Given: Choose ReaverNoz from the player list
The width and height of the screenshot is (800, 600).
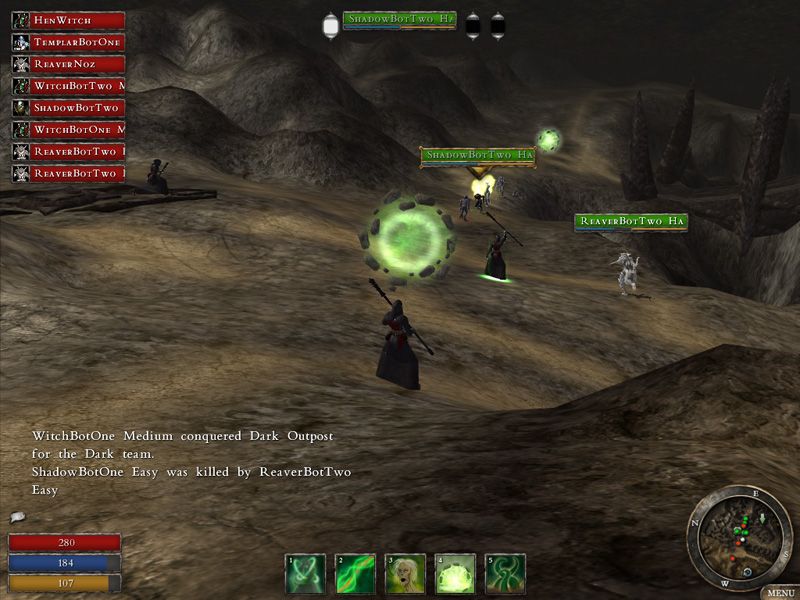Looking at the screenshot, I should (68, 64).
